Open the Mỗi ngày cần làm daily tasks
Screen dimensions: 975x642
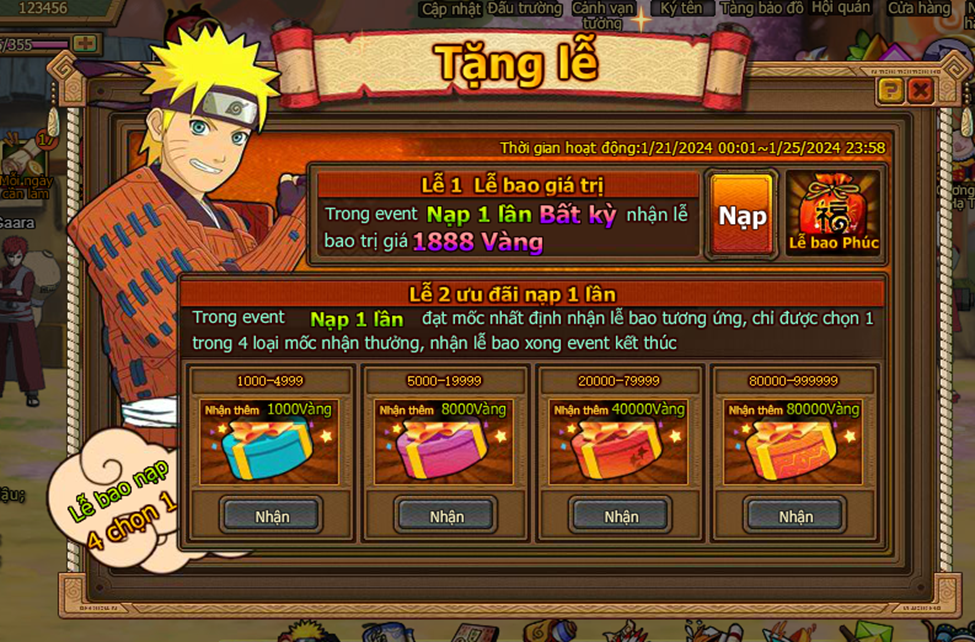(x=22, y=165)
